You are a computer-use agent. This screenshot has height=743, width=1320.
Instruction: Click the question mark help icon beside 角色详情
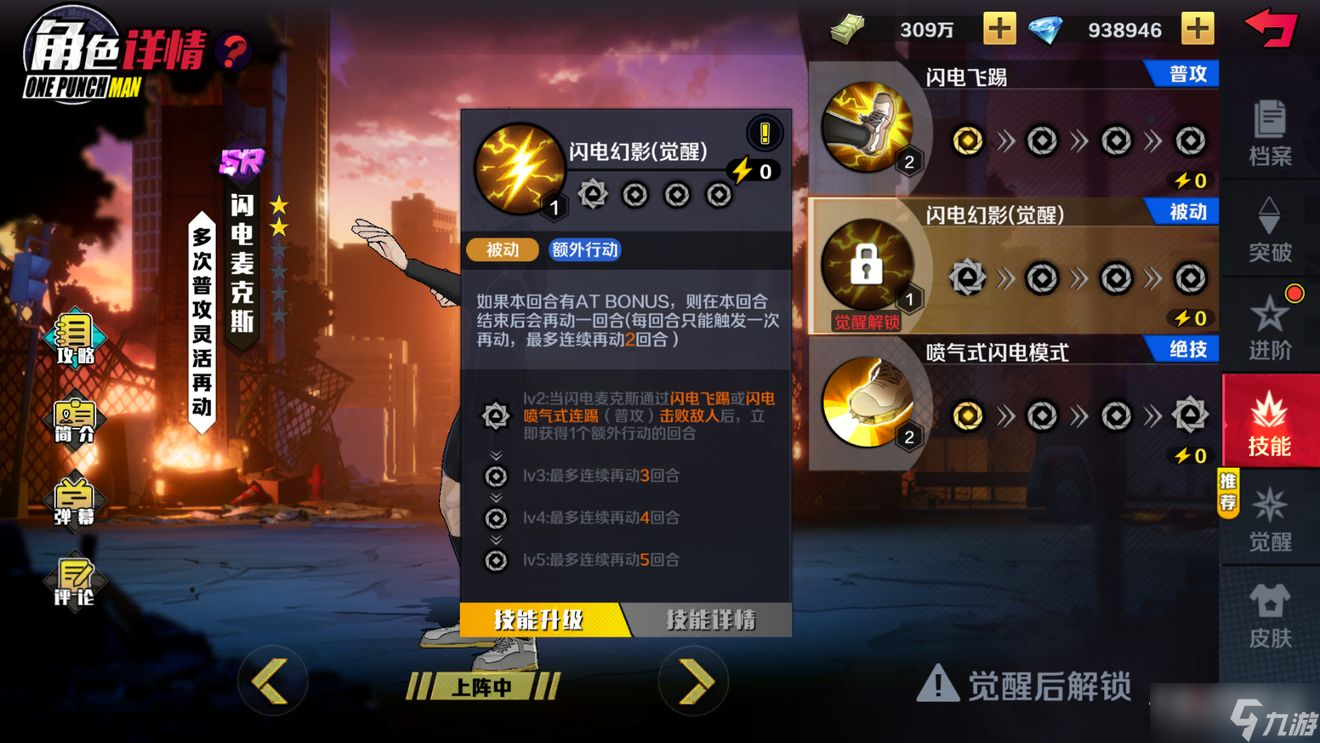point(233,46)
